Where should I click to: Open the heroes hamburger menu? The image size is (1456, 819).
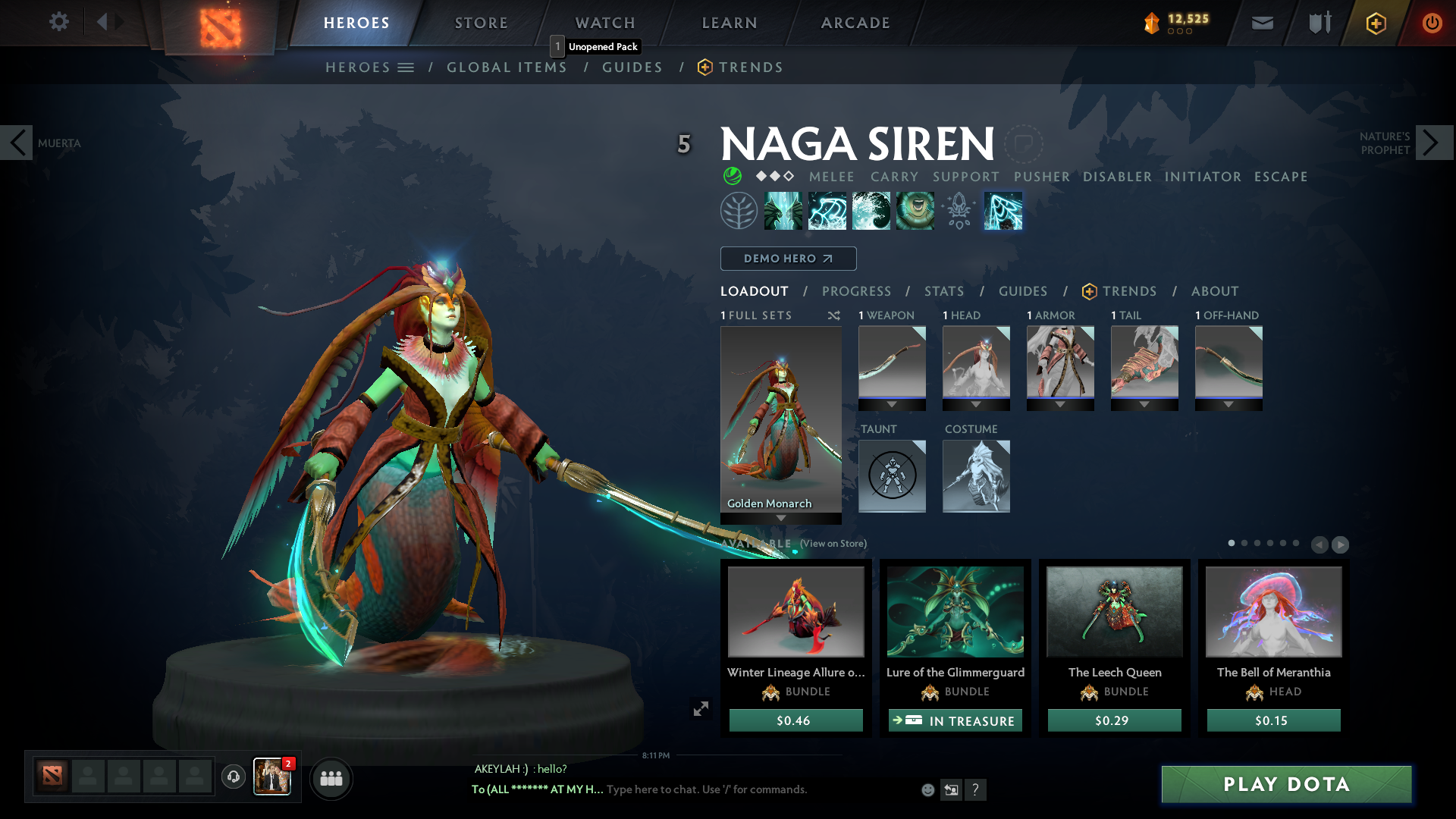[x=406, y=67]
